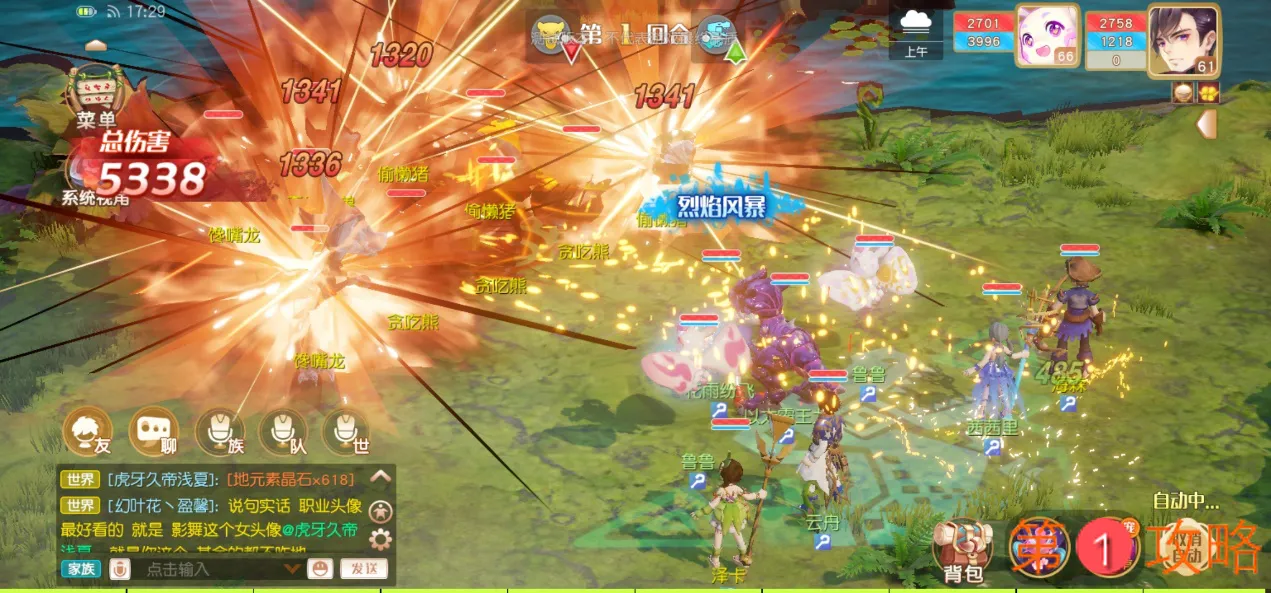The width and height of the screenshot is (1271, 593).
Task: Expand the chat box with the up arrow
Action: (x=381, y=477)
